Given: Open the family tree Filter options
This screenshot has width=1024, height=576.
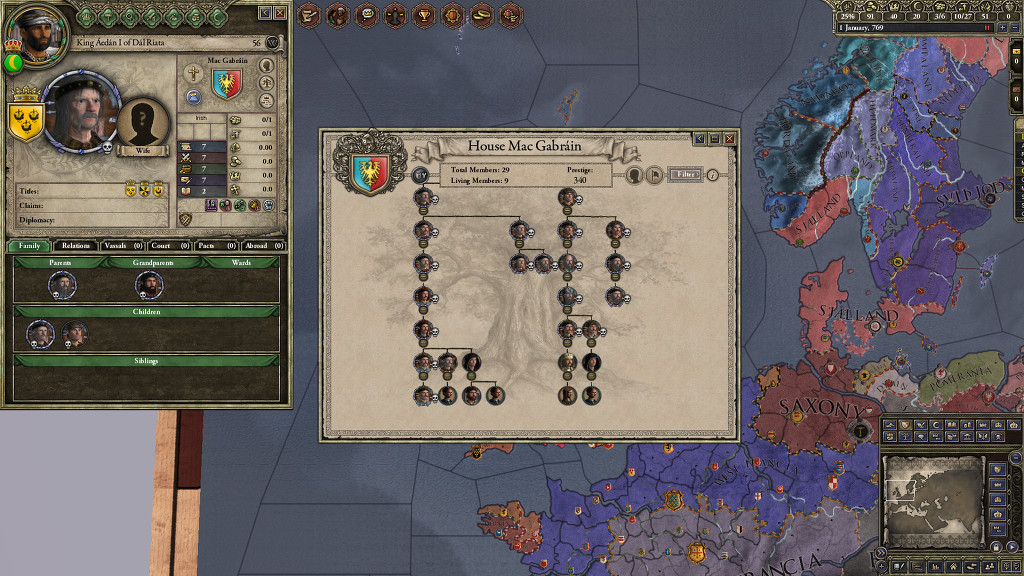Looking at the screenshot, I should pos(685,174).
